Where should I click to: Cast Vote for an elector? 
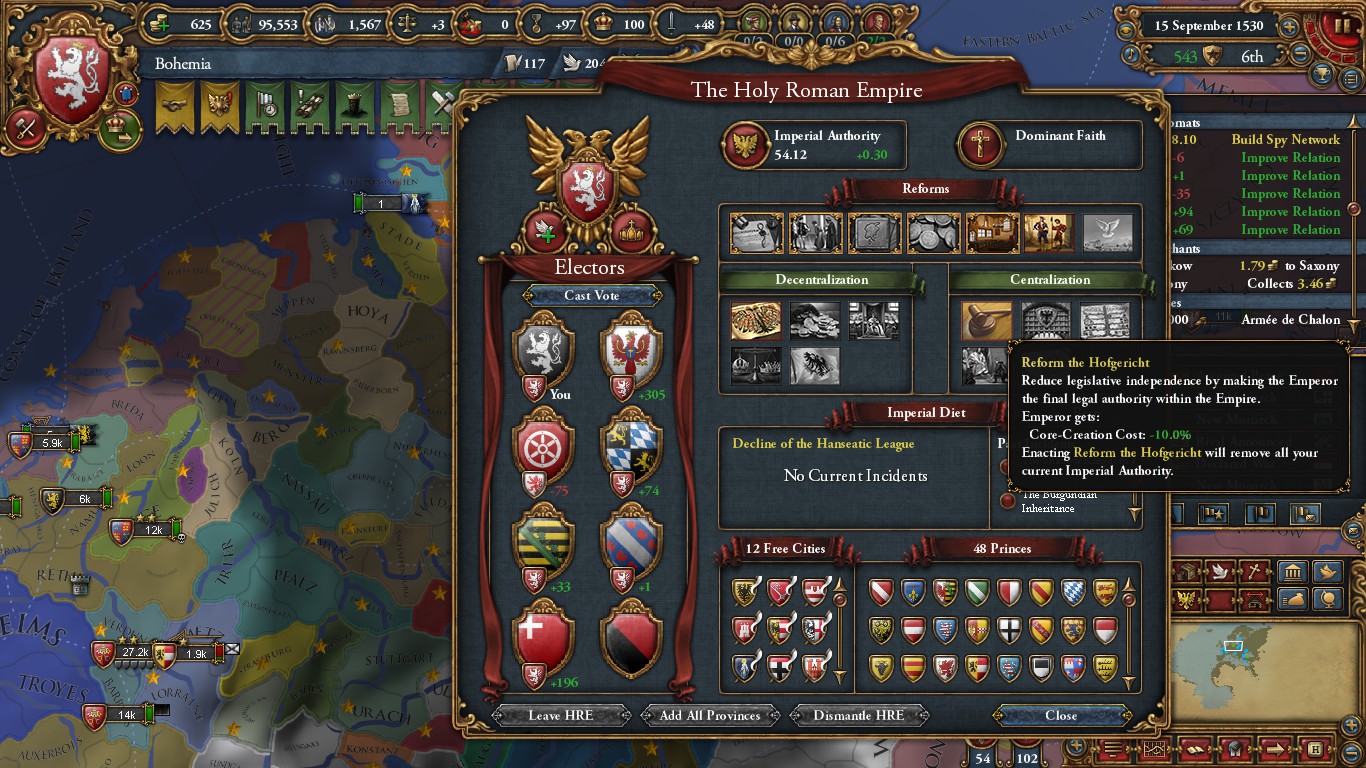click(x=591, y=295)
